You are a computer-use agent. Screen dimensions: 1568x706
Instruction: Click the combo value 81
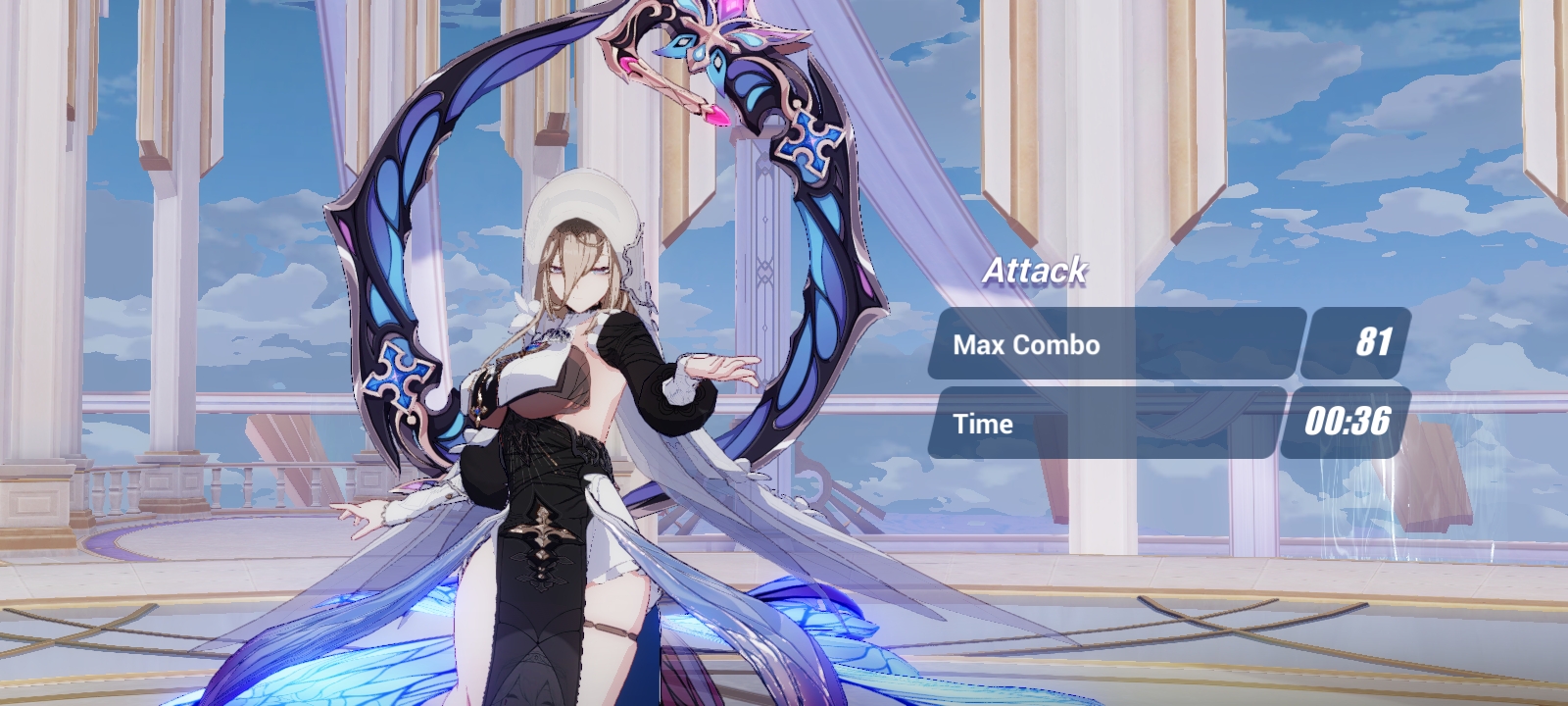click(1376, 343)
